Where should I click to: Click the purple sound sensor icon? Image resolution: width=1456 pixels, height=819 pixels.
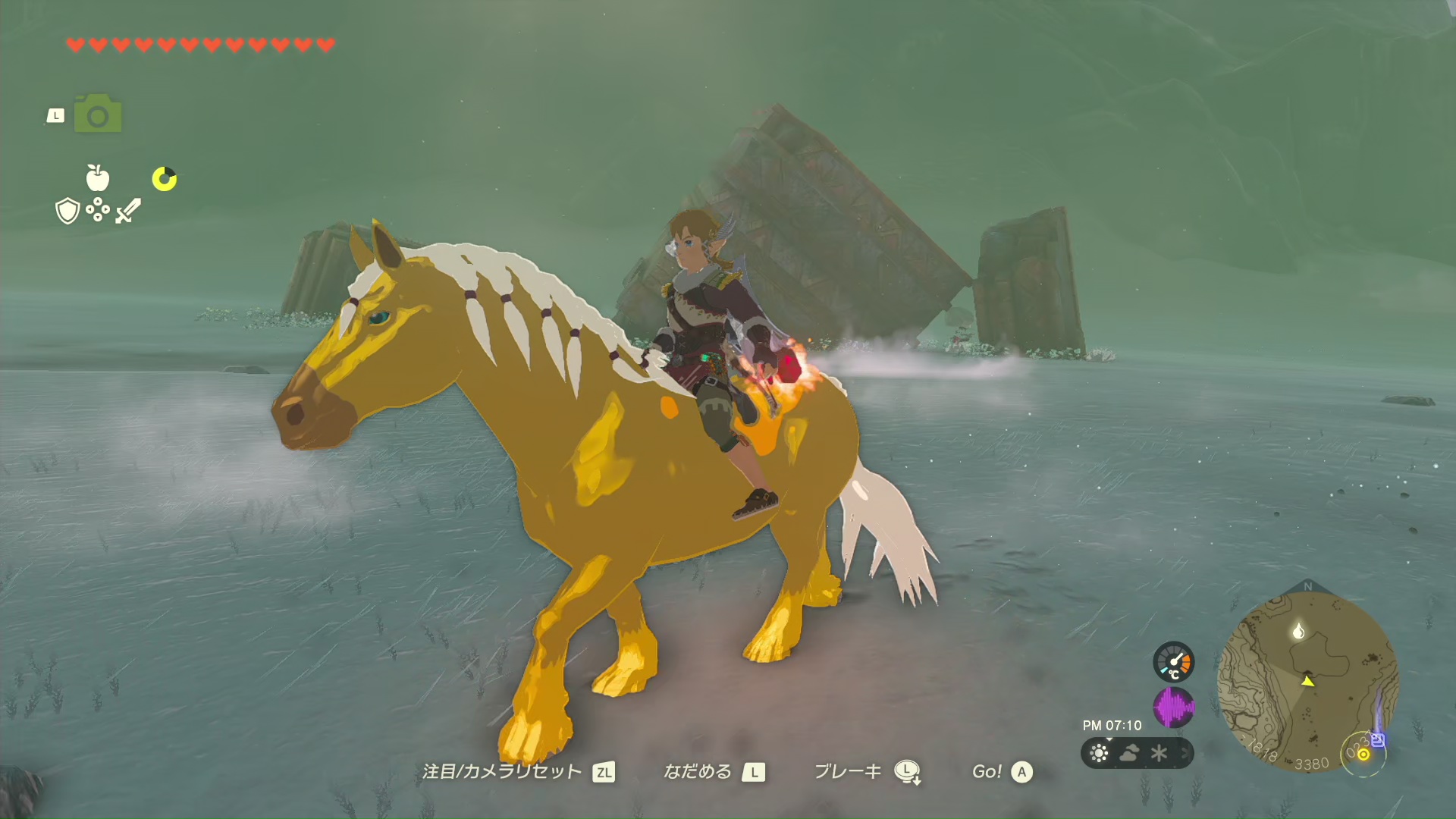pyautogui.click(x=1173, y=708)
